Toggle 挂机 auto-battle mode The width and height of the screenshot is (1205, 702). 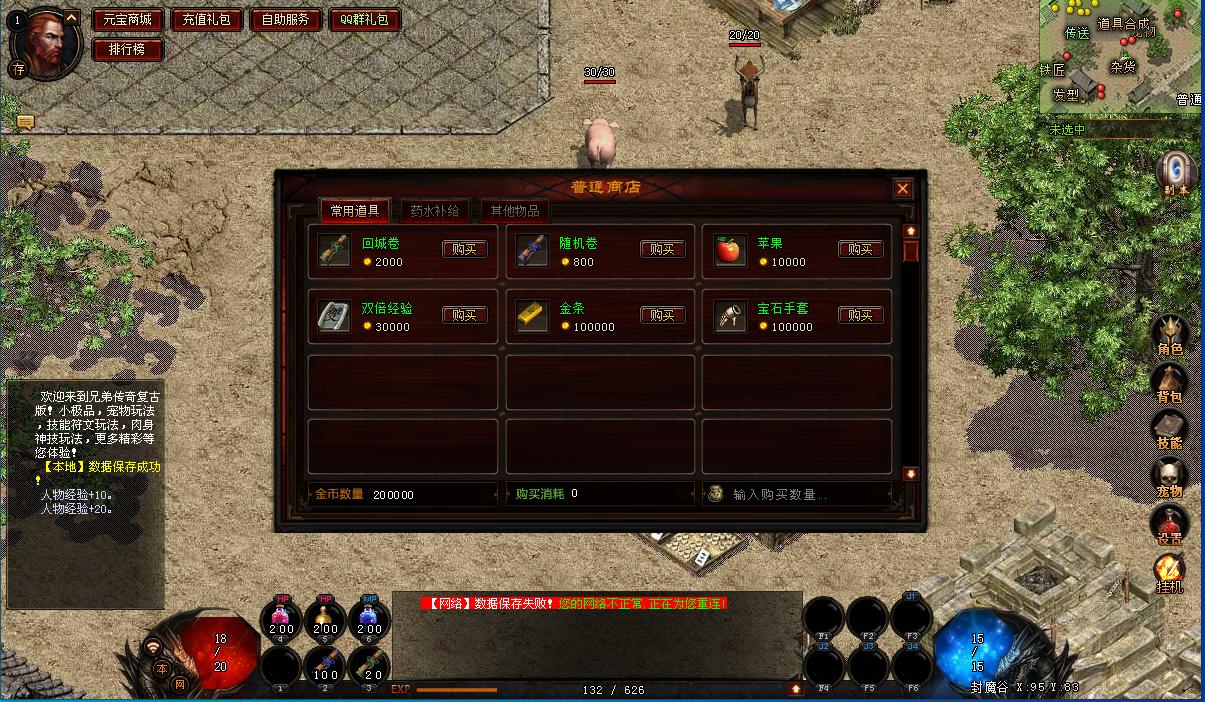pos(1170,573)
